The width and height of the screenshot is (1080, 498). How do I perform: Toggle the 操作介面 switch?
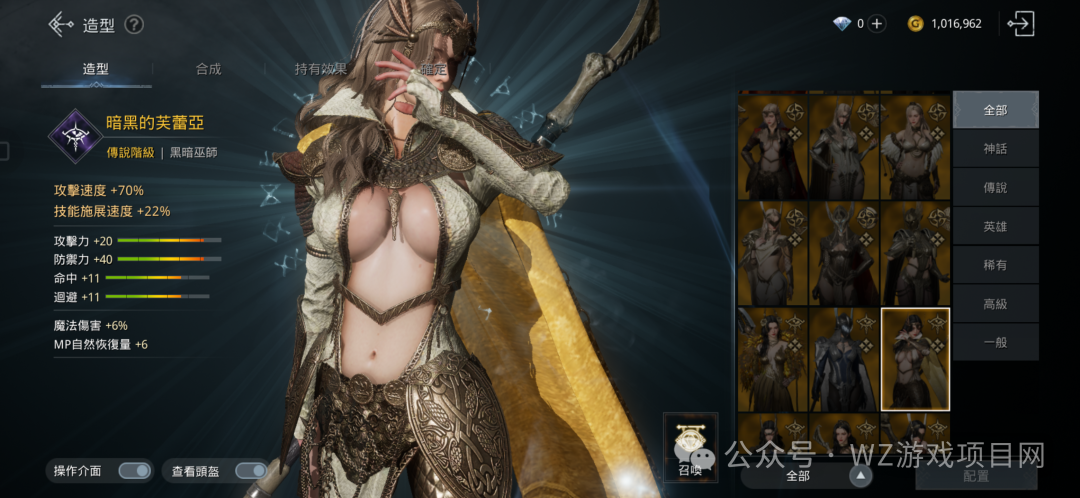[x=133, y=471]
